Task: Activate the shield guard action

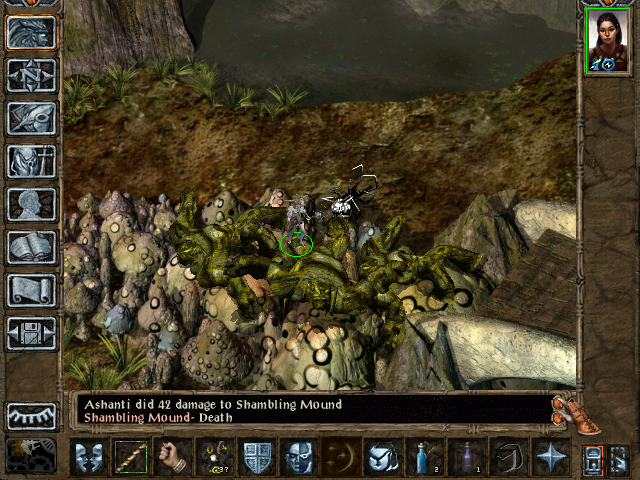Action: 256,457
